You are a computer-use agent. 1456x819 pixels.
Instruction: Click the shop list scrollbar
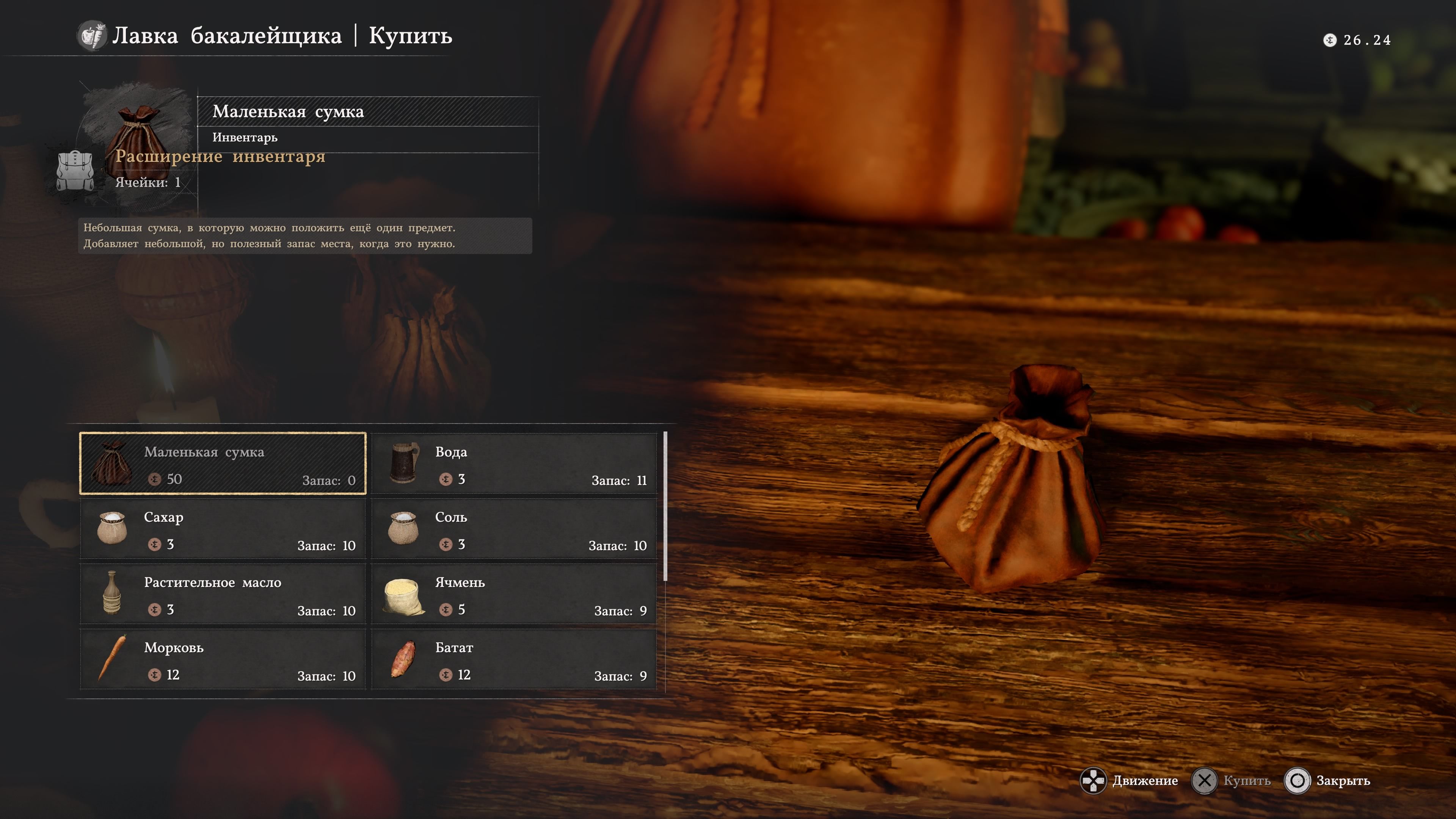tap(665, 507)
